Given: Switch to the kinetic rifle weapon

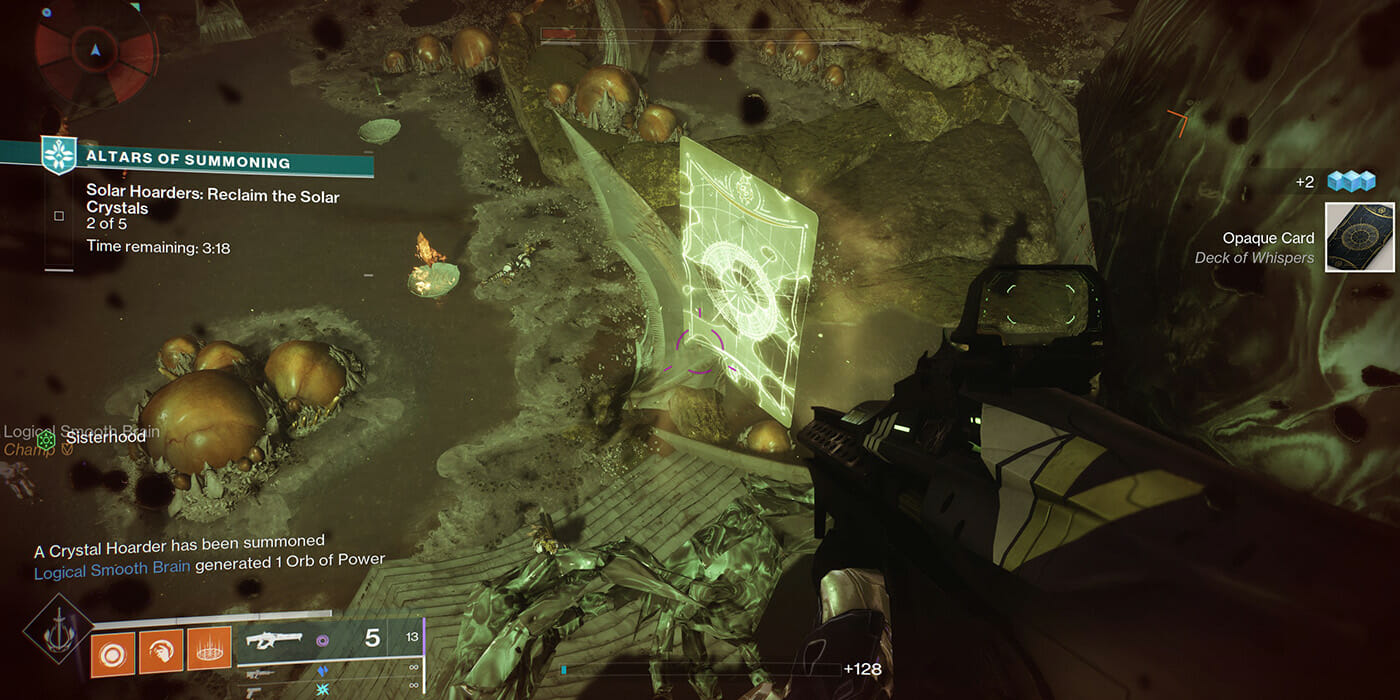Looking at the screenshot, I should tap(262, 674).
